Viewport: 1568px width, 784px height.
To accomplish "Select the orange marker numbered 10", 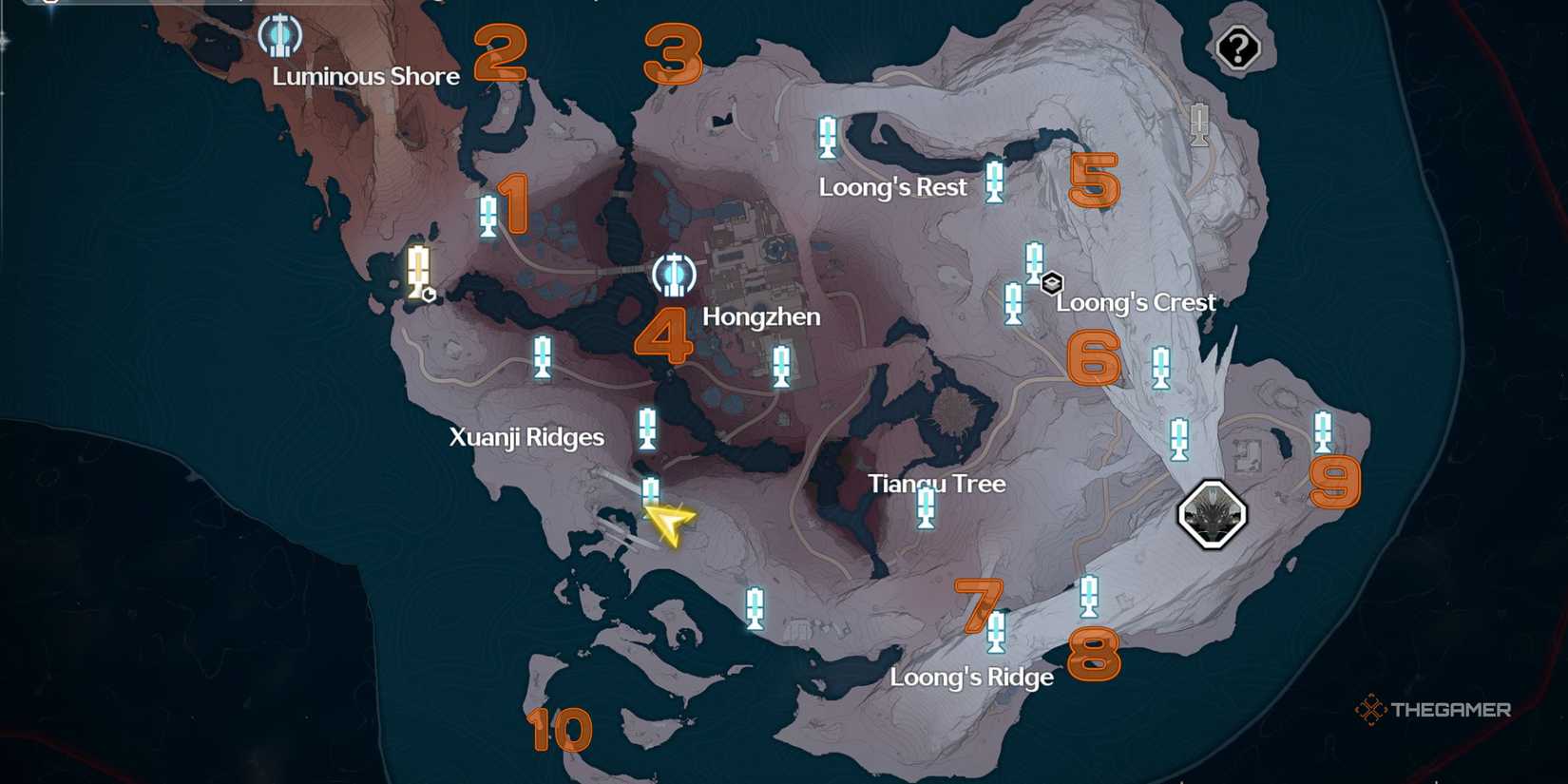I will pos(561,732).
